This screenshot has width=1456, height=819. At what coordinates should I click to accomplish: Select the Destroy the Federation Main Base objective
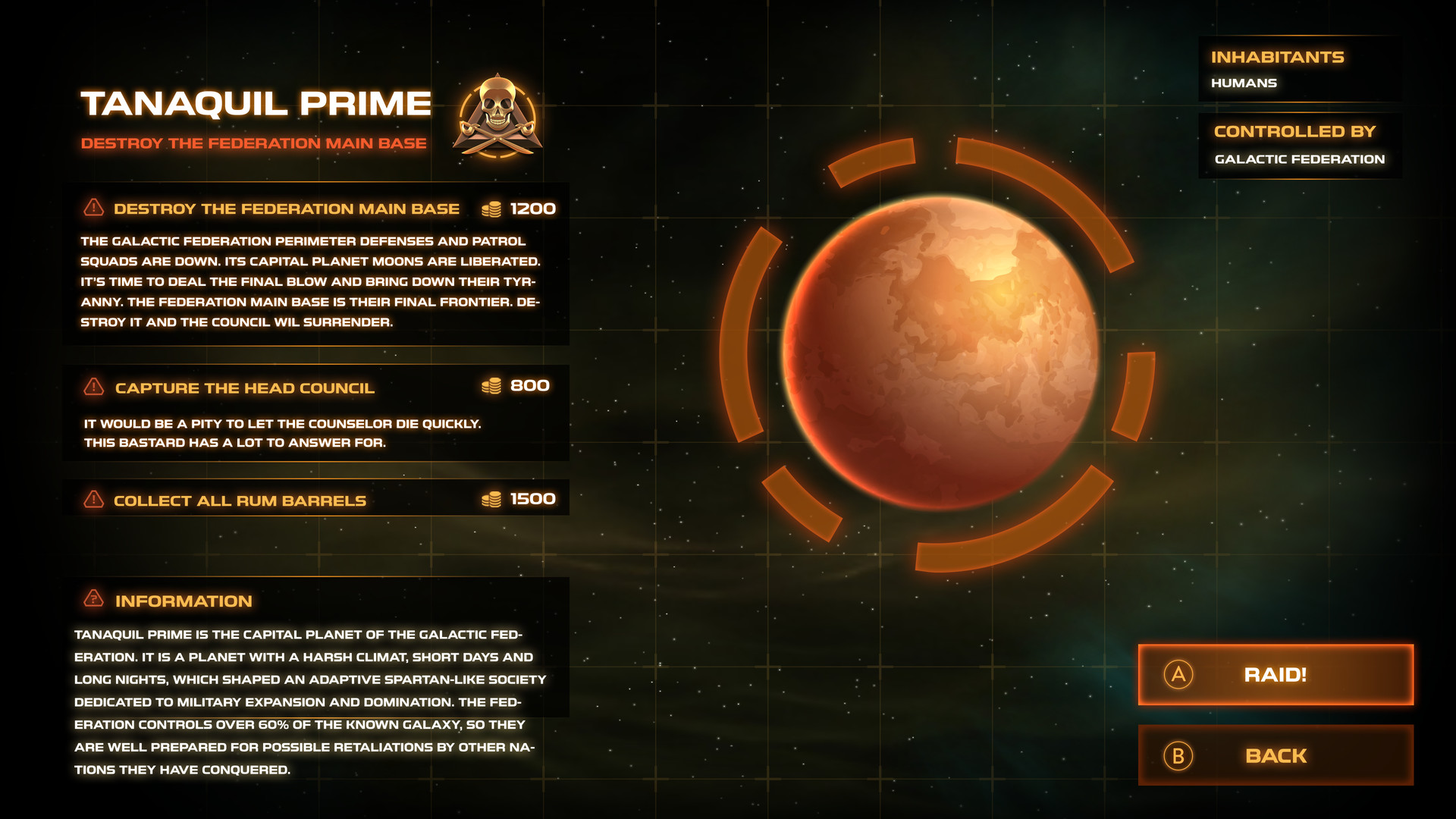[287, 208]
